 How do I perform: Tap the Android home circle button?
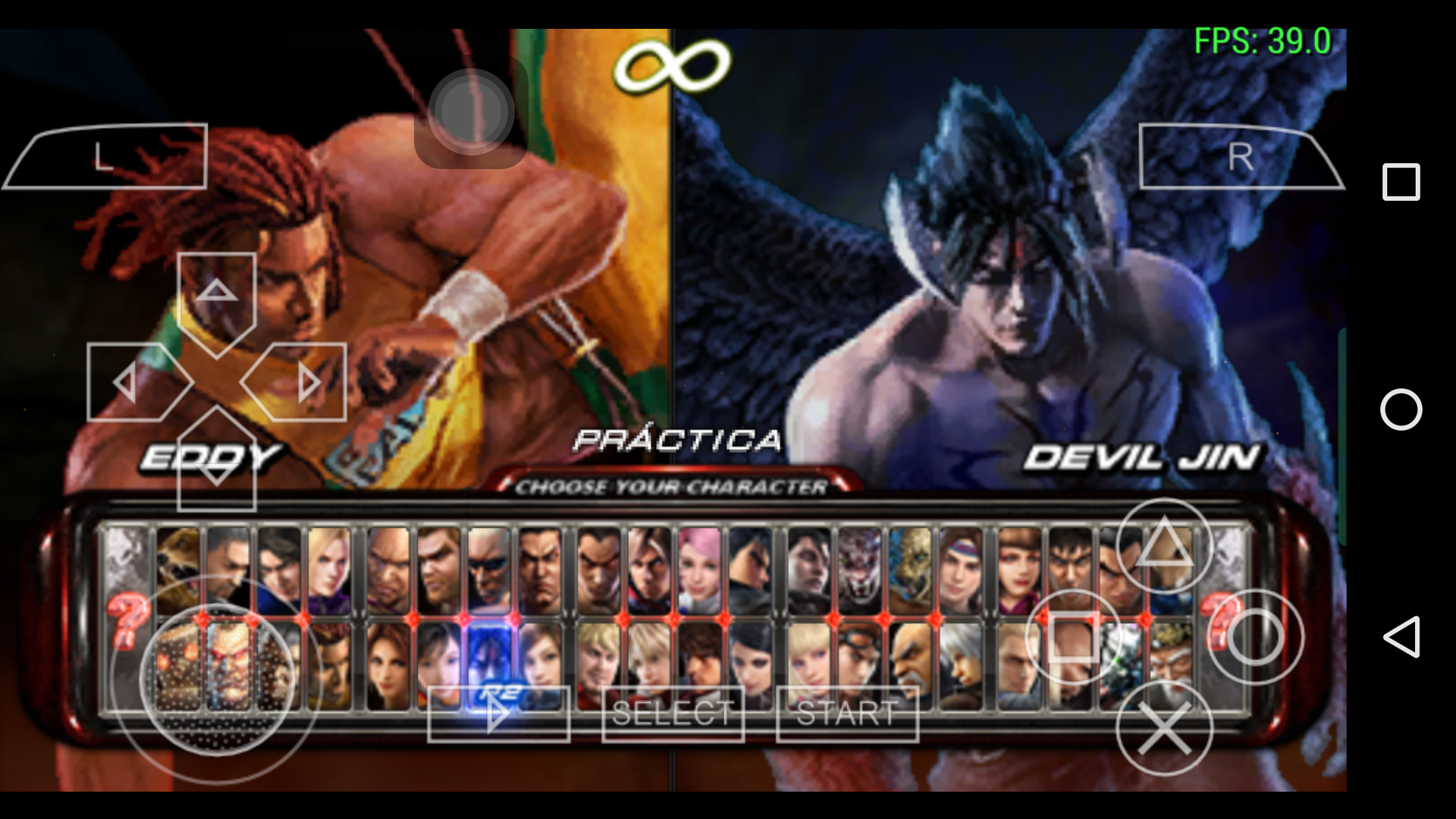click(x=1403, y=409)
